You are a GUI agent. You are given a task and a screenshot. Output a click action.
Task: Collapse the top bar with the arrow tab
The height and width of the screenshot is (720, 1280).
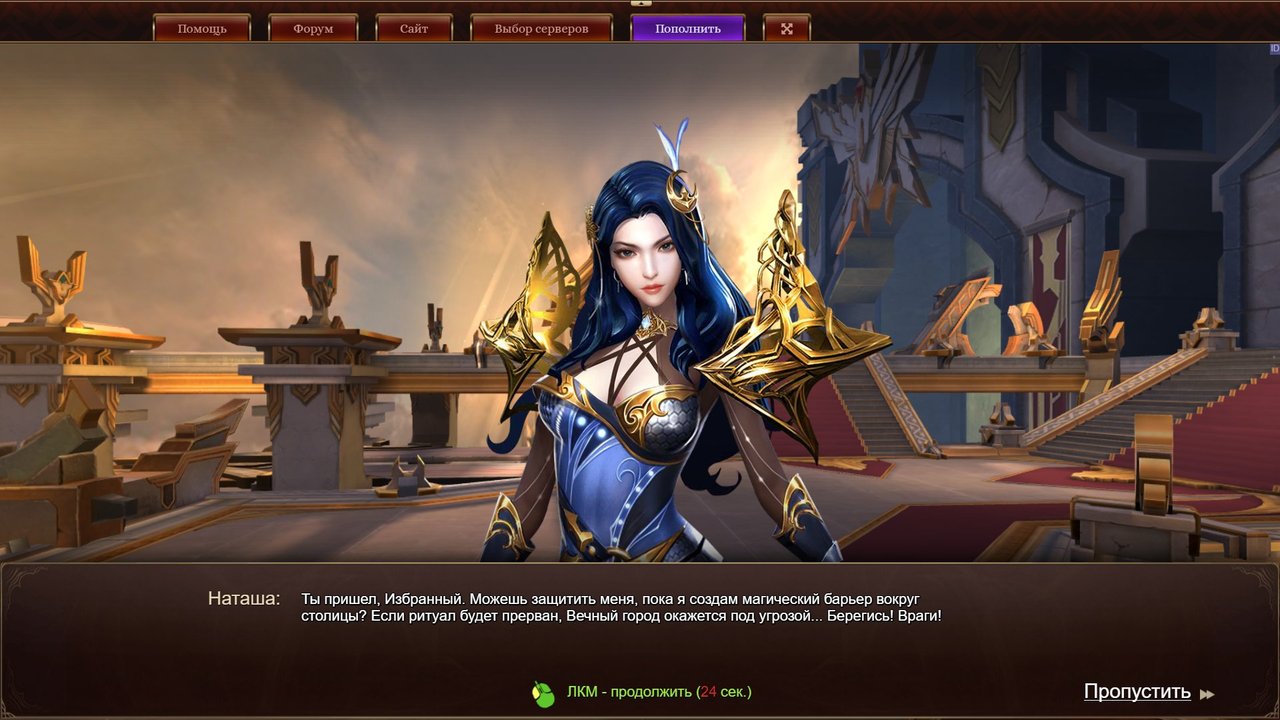click(640, 4)
